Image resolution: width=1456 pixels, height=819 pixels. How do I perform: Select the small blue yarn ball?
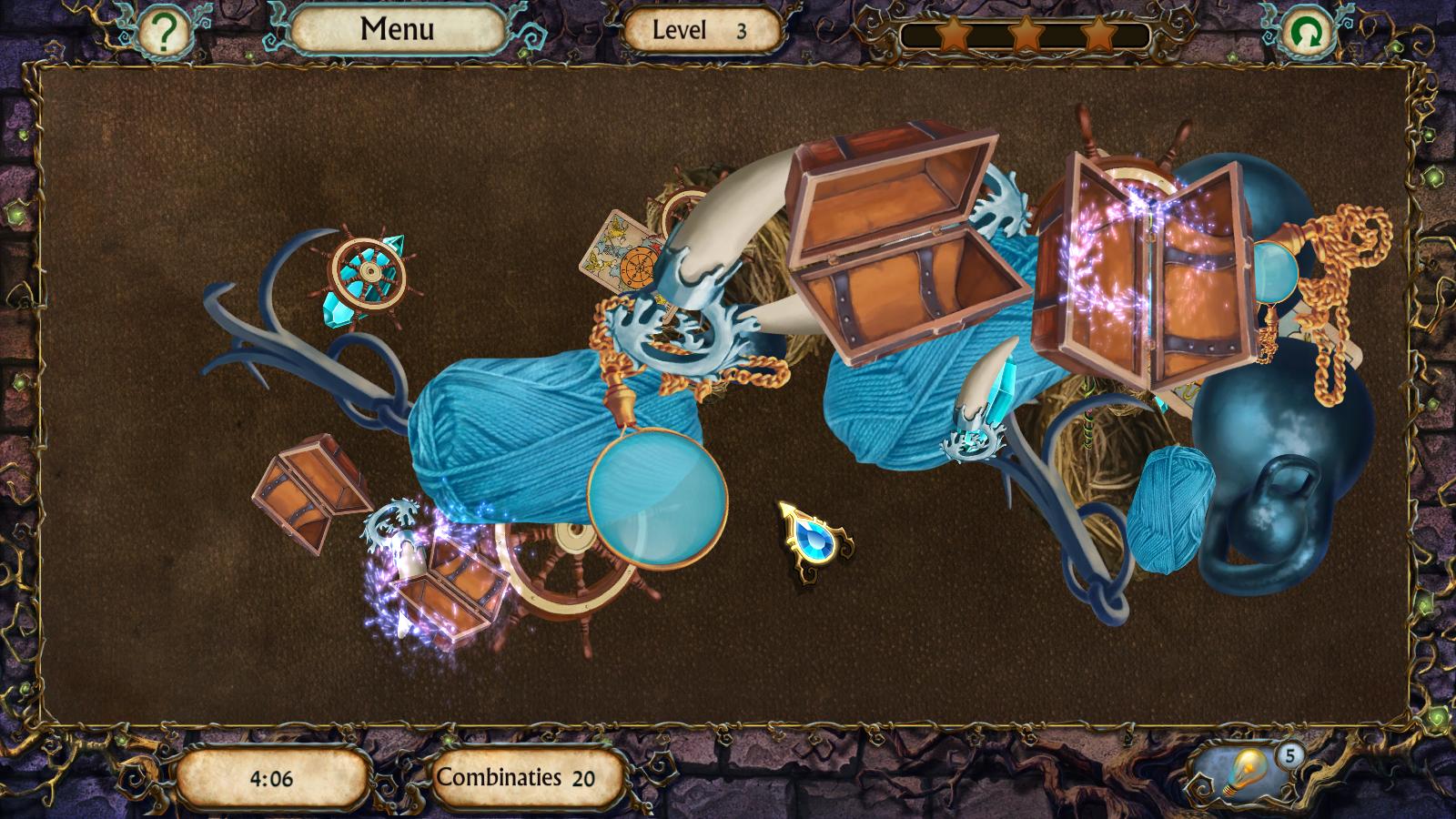(1169, 510)
